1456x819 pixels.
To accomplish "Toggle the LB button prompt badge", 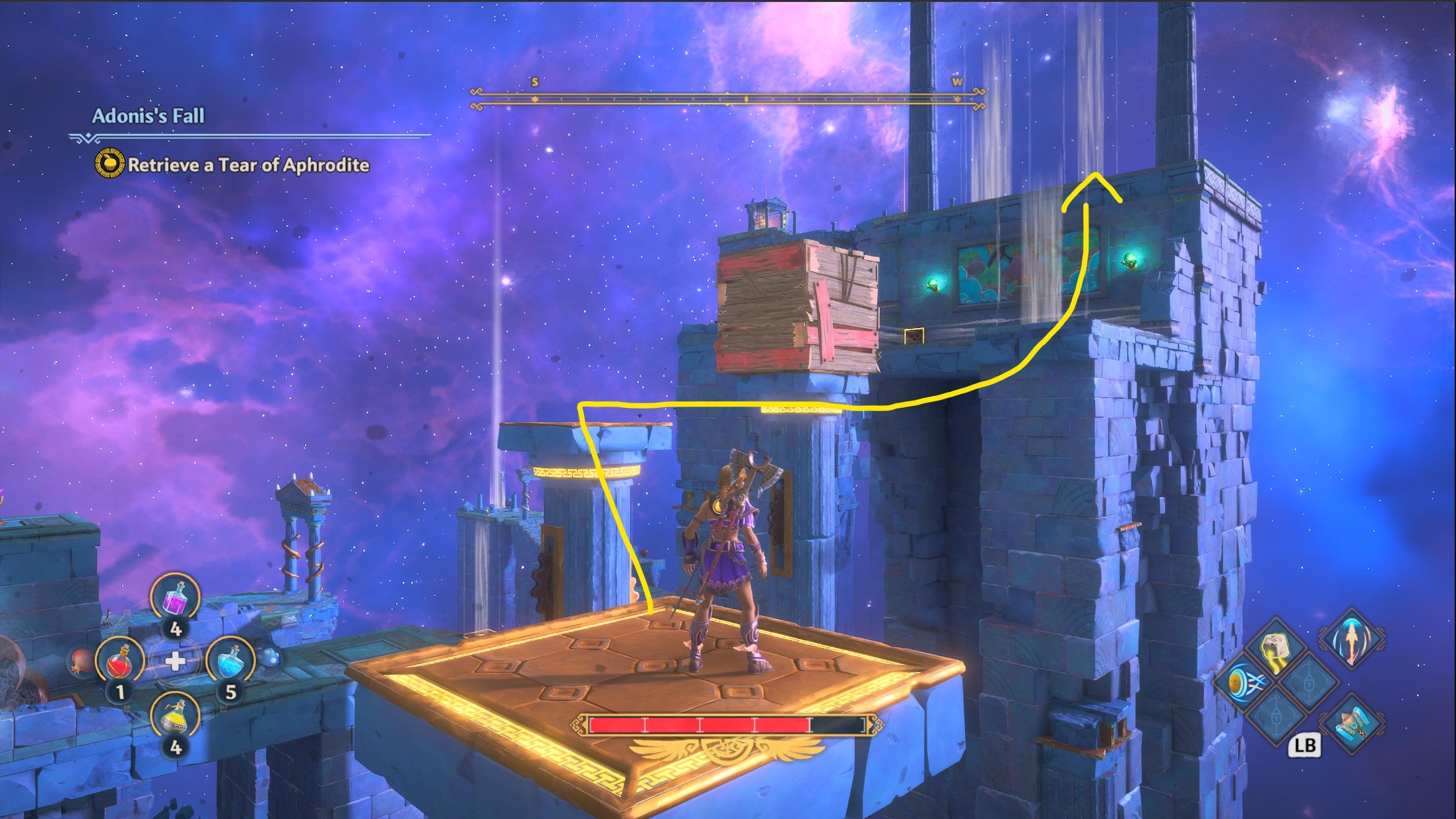I will point(1306,745).
